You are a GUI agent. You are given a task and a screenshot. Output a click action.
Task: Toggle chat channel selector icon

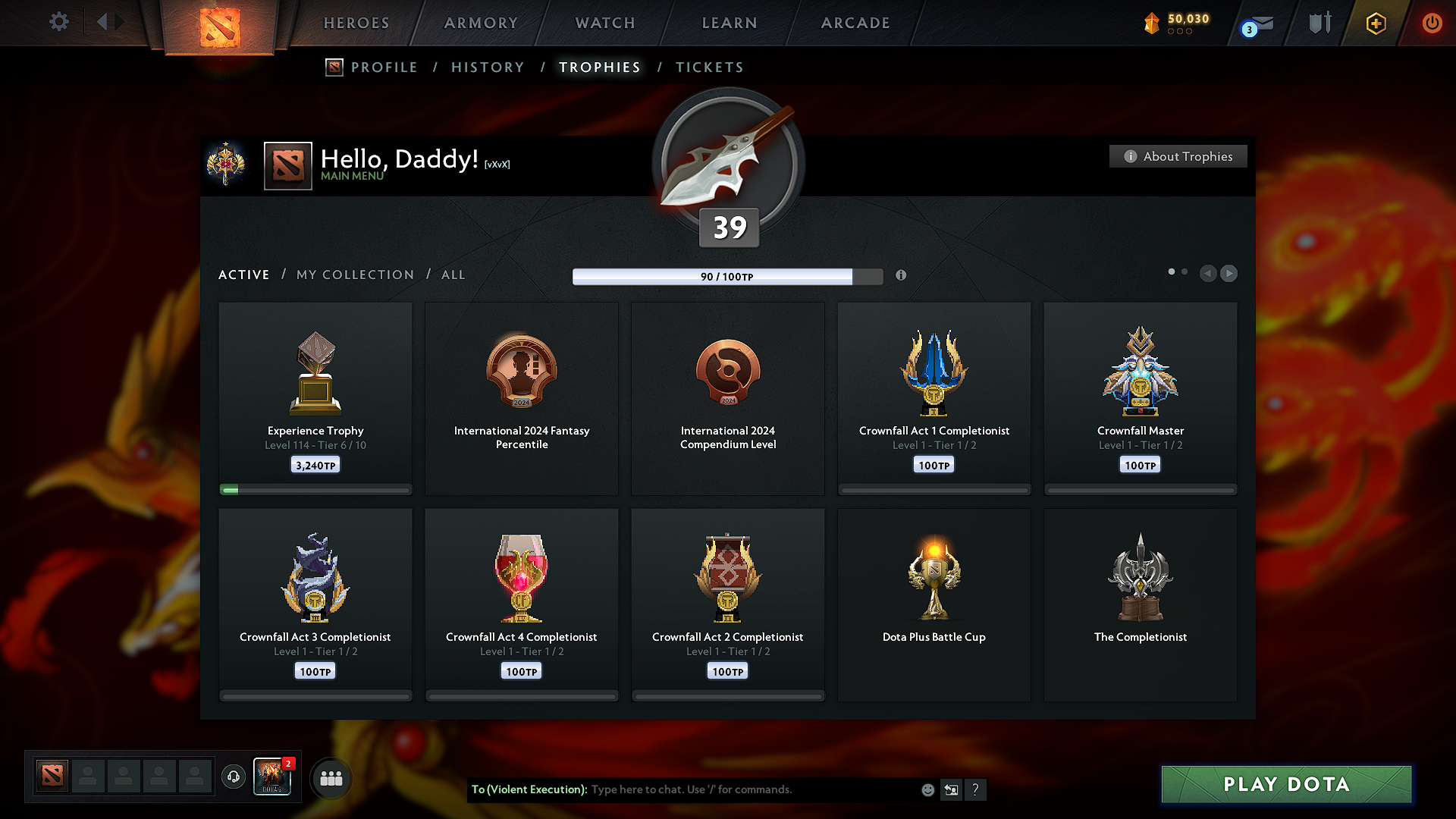pyautogui.click(x=951, y=789)
